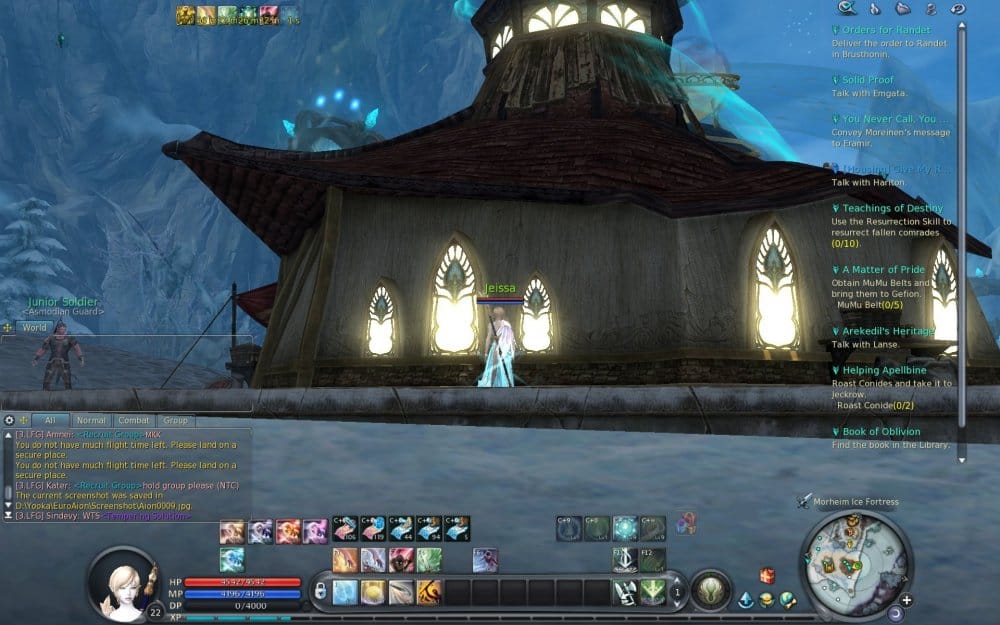Click the minimap plus button
Image resolution: width=1000 pixels, height=625 pixels.
(x=906, y=600)
